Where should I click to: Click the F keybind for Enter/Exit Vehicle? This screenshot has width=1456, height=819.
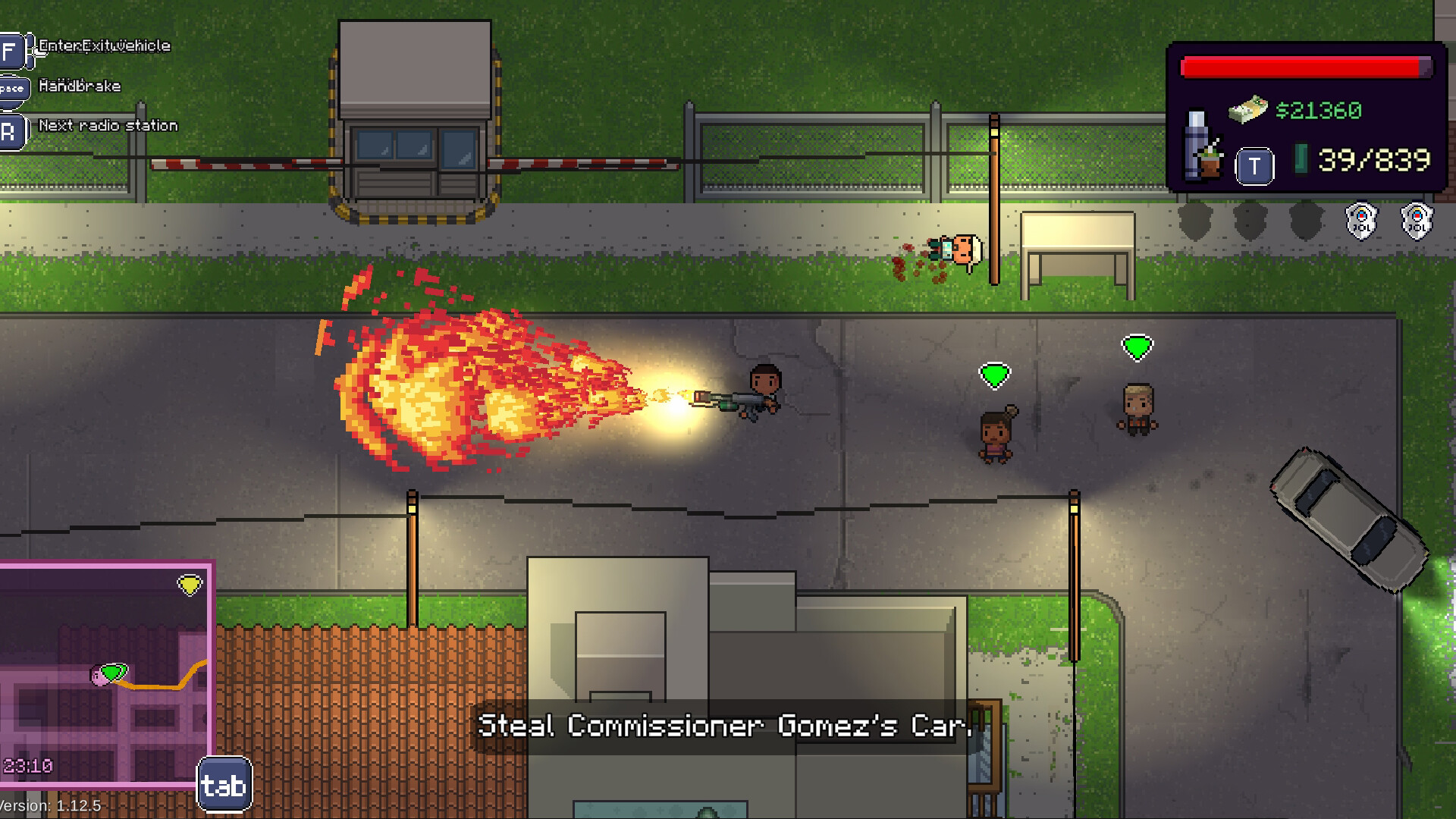pyautogui.click(x=9, y=48)
